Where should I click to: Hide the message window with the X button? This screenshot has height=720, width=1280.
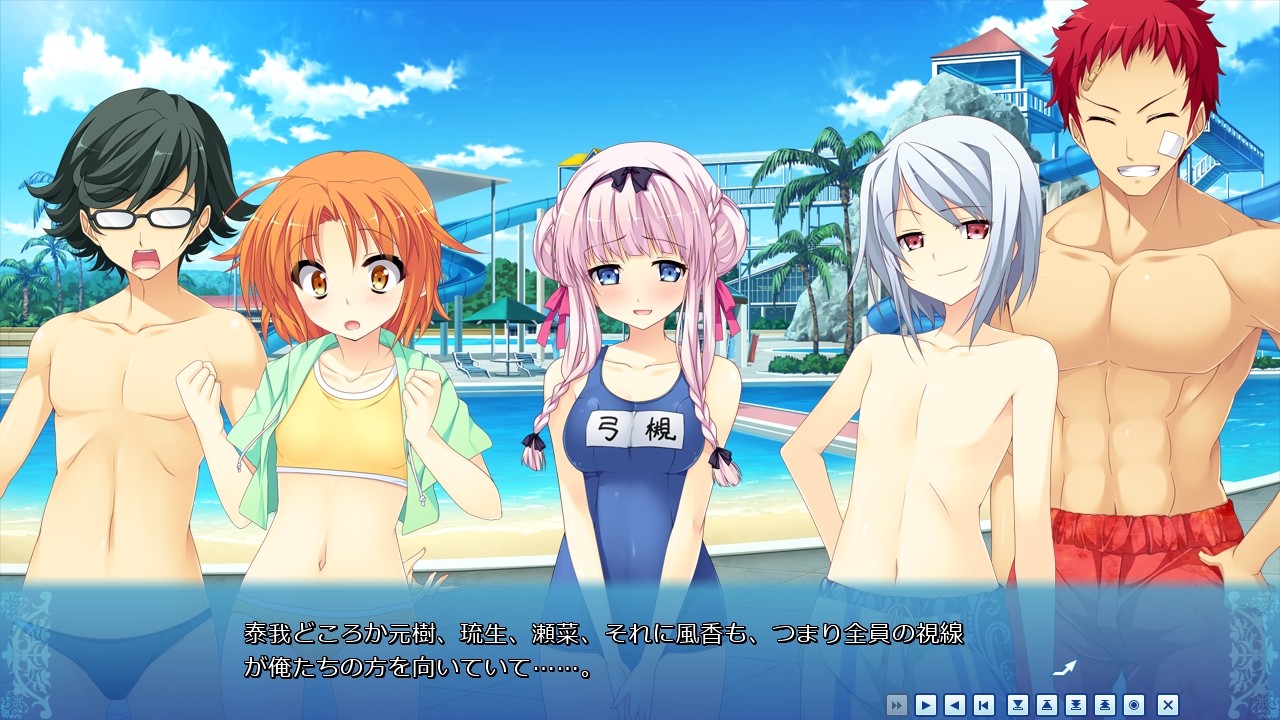[1167, 704]
